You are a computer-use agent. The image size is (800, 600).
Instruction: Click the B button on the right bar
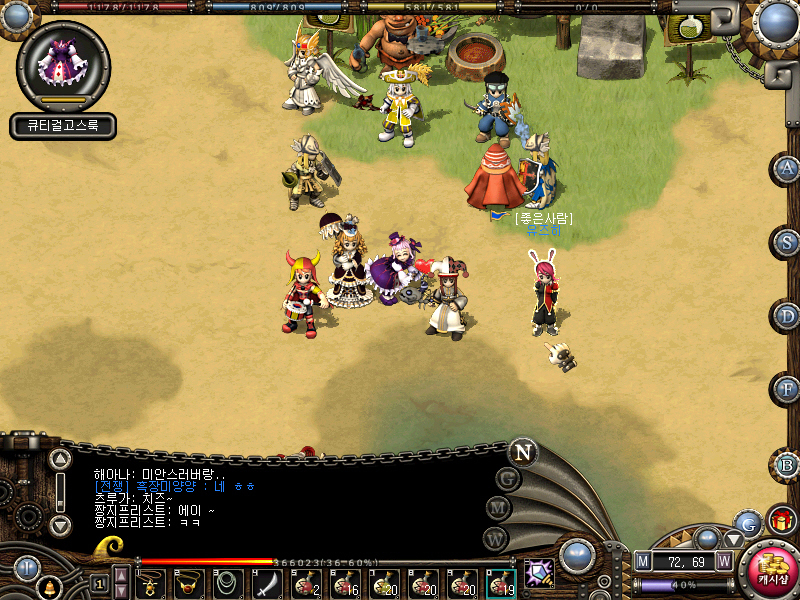788,464
